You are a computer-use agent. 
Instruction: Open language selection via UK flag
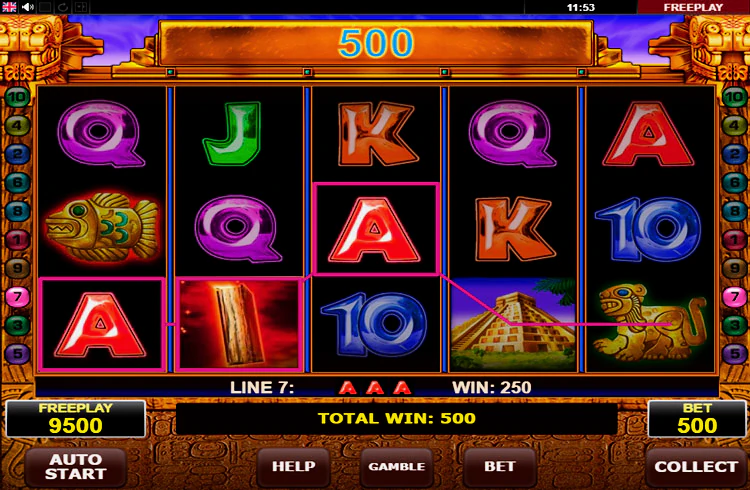tap(9, 6)
